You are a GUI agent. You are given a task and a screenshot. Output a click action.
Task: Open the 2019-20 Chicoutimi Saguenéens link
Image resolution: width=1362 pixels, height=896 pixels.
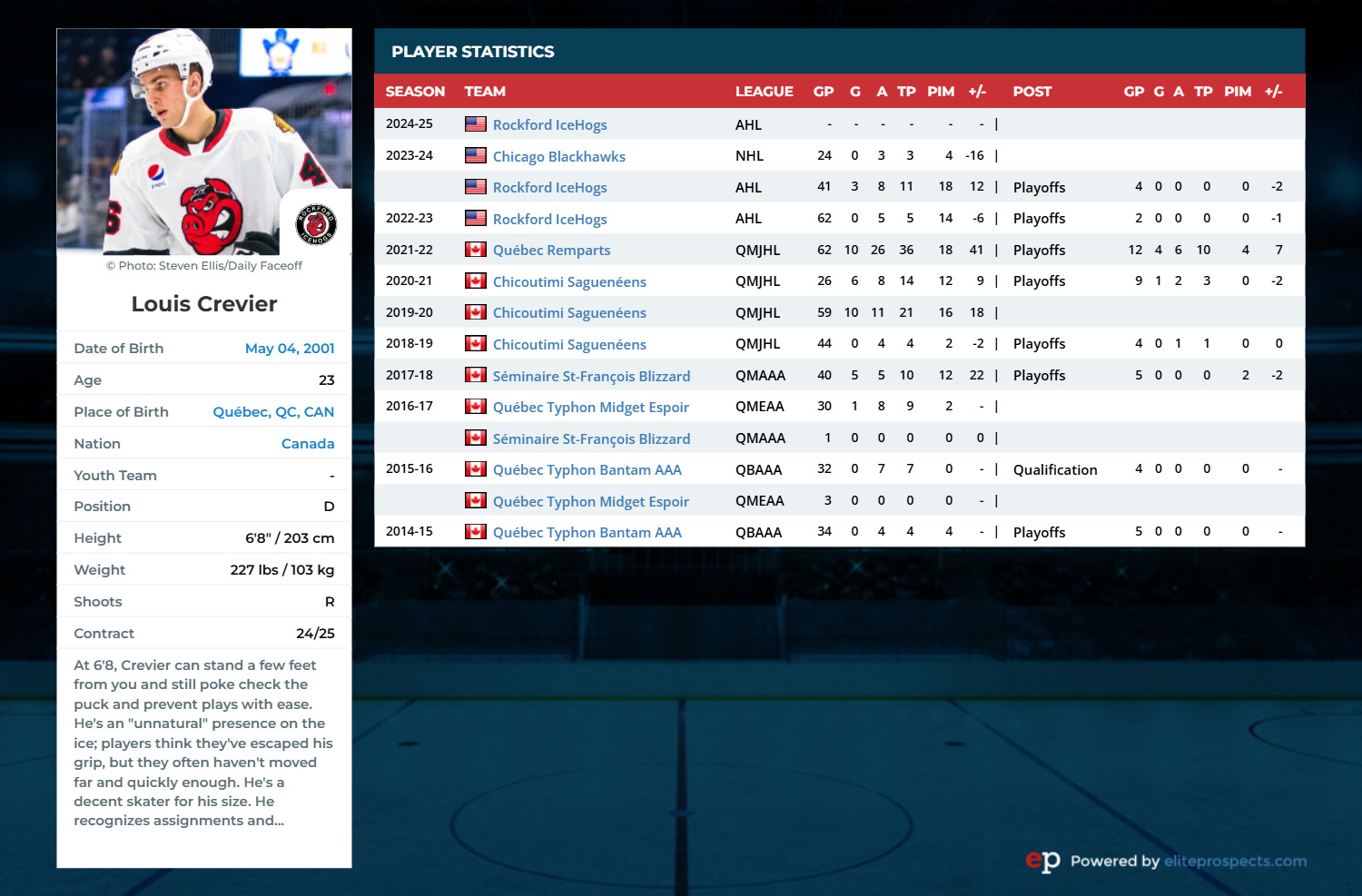click(x=569, y=313)
